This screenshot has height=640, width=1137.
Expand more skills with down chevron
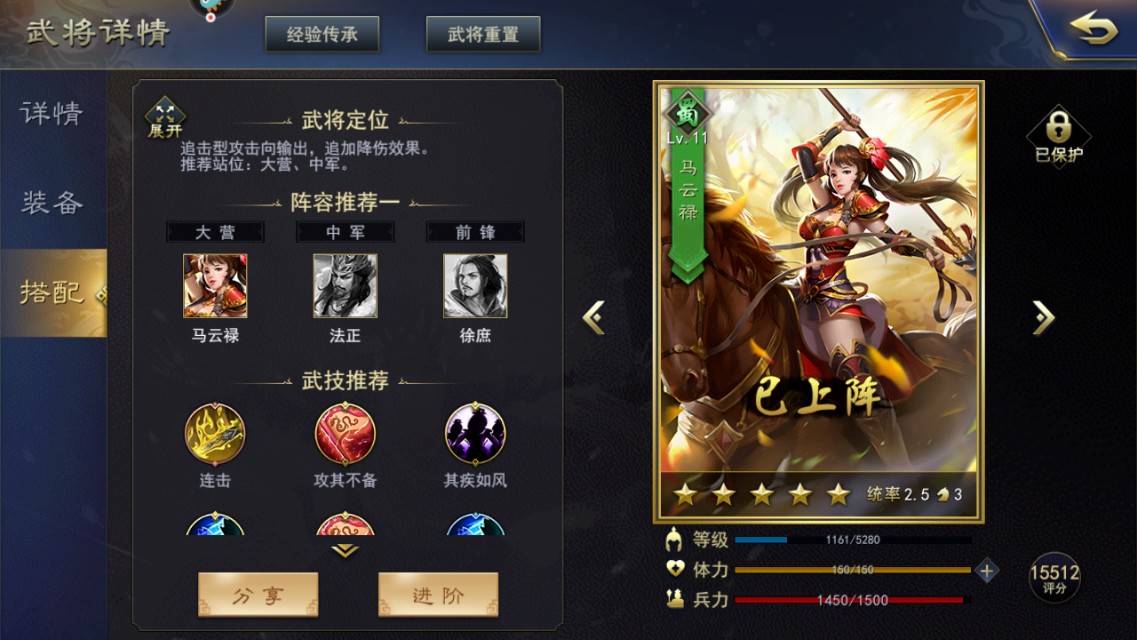(345, 550)
